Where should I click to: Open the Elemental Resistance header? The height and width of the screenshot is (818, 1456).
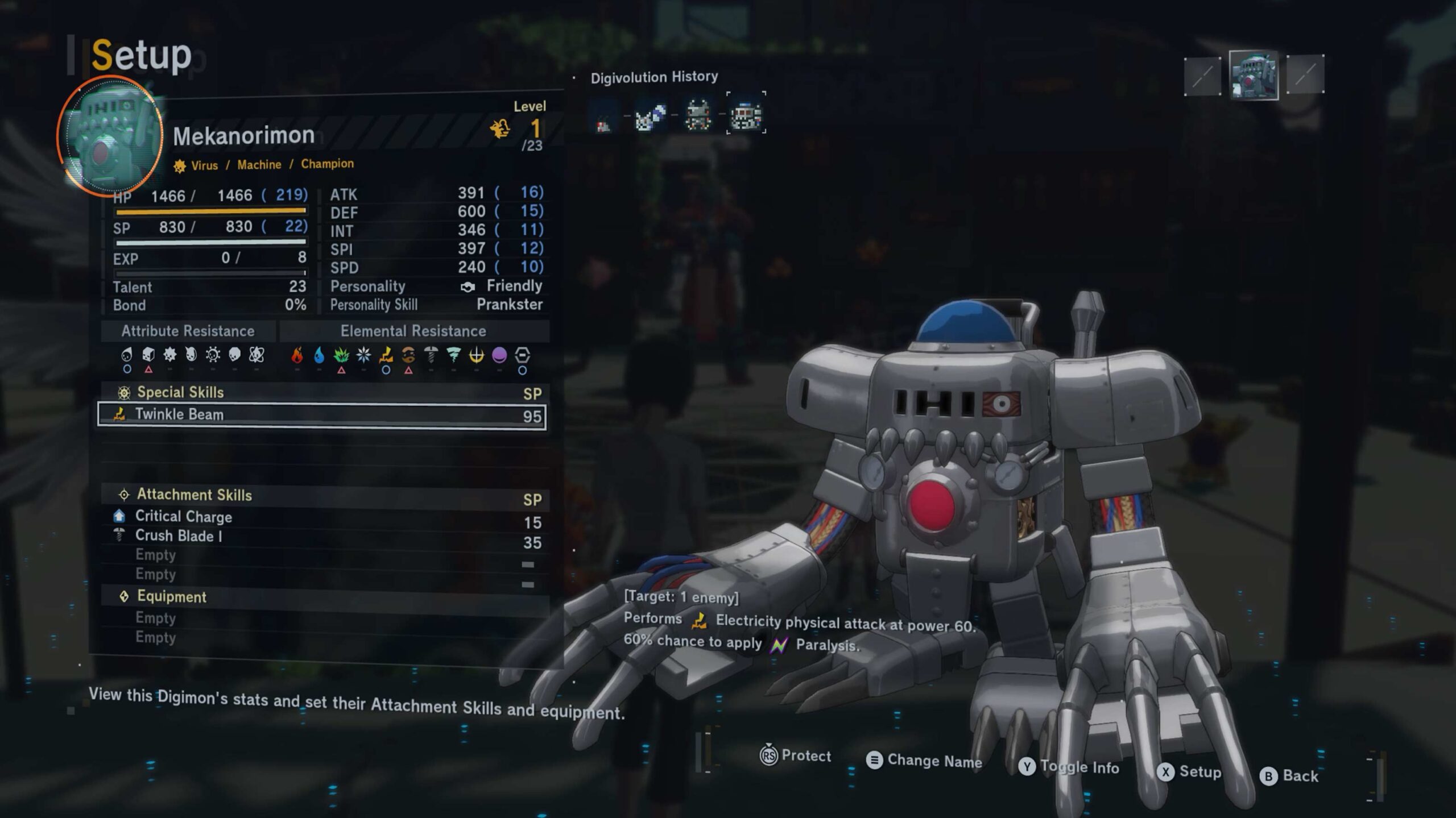point(413,331)
